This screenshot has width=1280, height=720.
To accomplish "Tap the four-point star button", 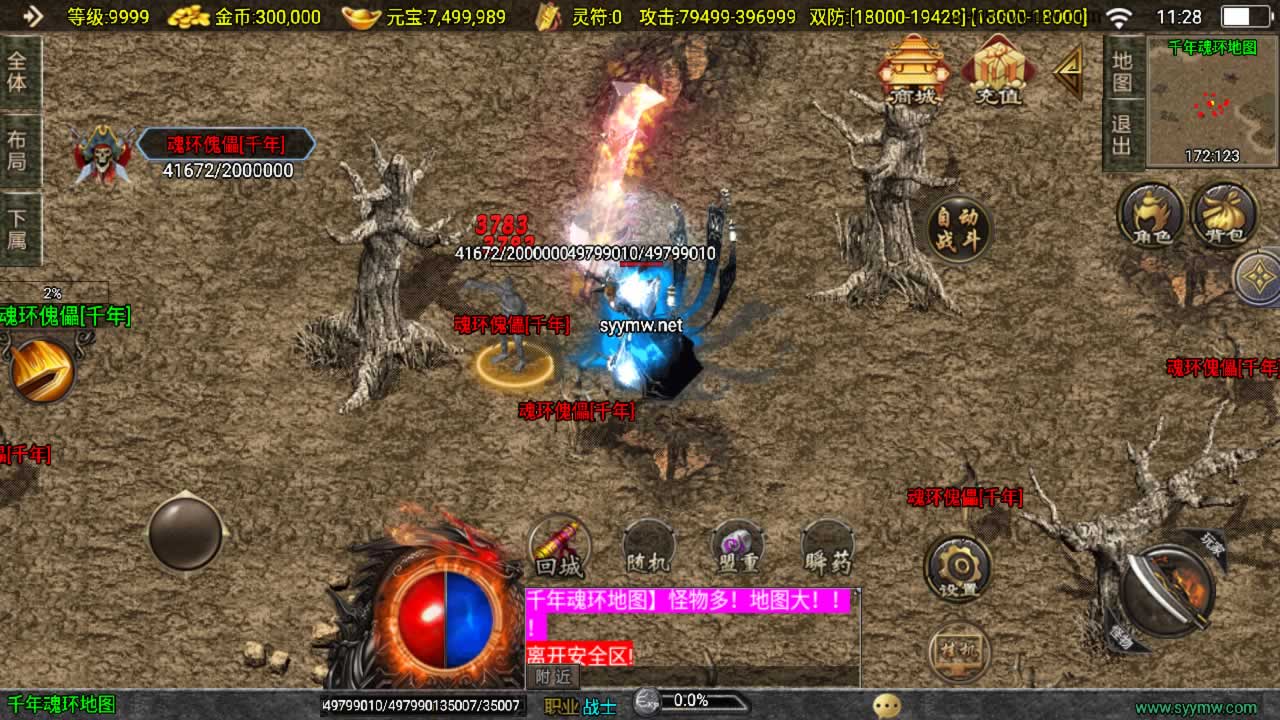I will pos(1257,277).
